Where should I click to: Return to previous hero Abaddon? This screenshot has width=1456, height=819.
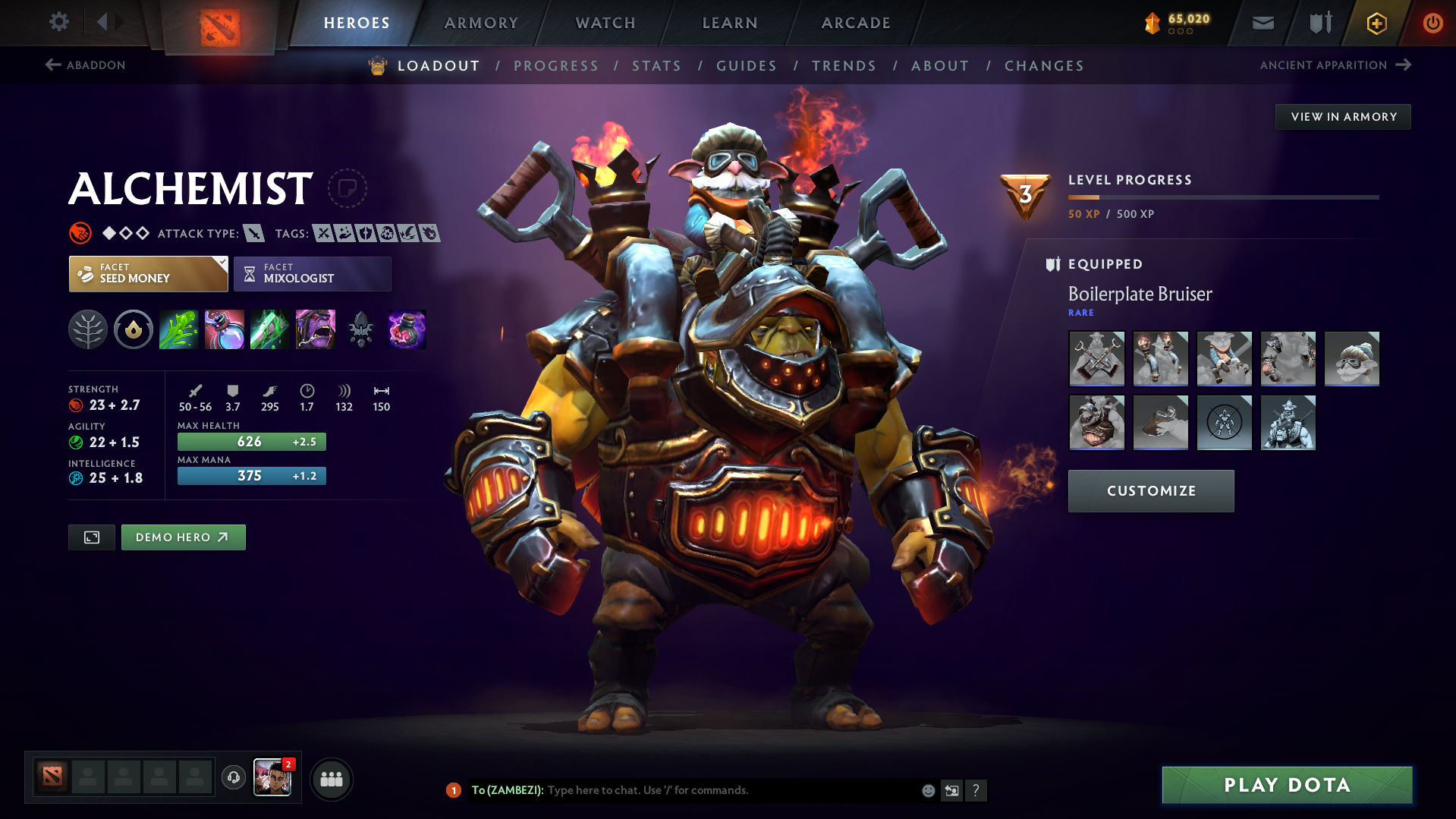click(86, 65)
